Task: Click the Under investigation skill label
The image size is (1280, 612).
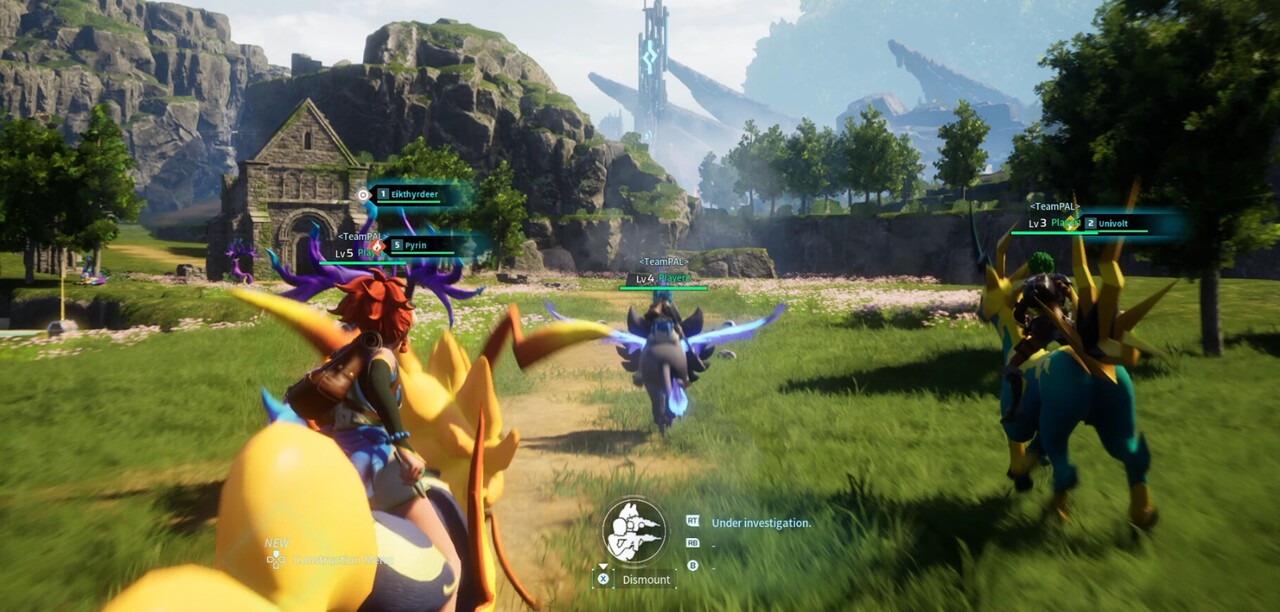Action: coord(761,523)
